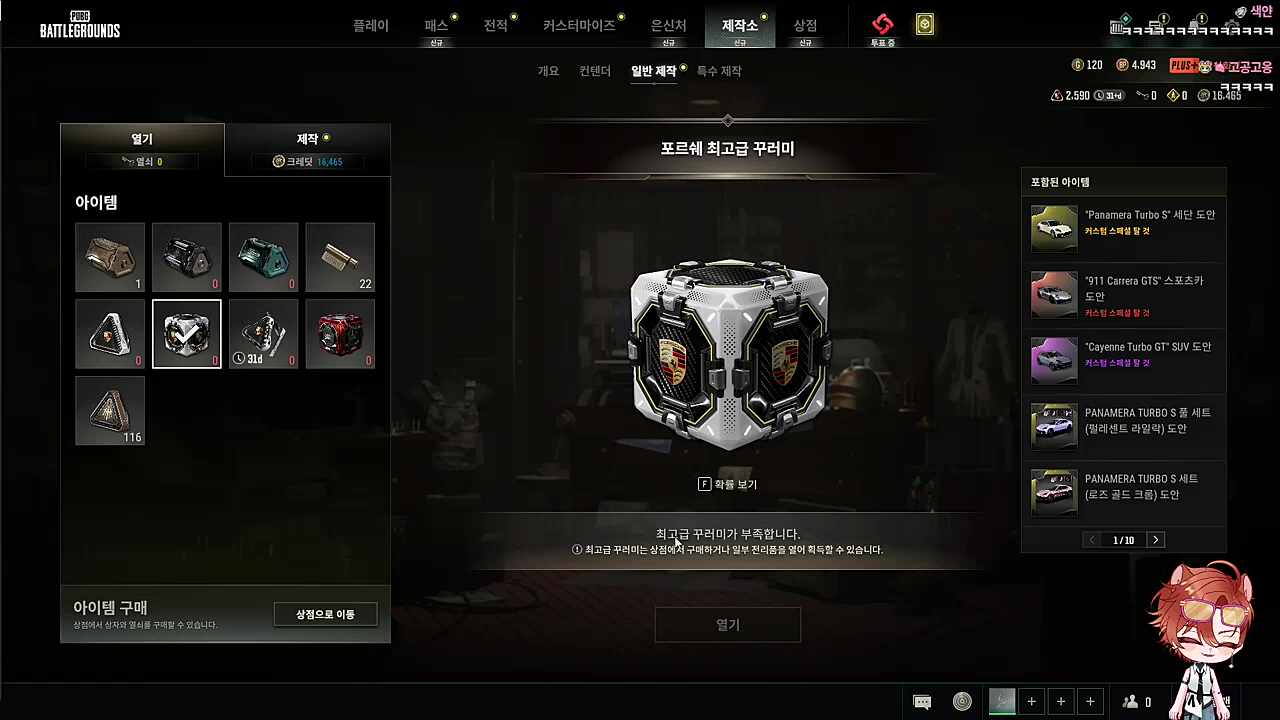Screen dimensions: 1280x720
Task: Open the 상점 menu
Action: tap(805, 26)
